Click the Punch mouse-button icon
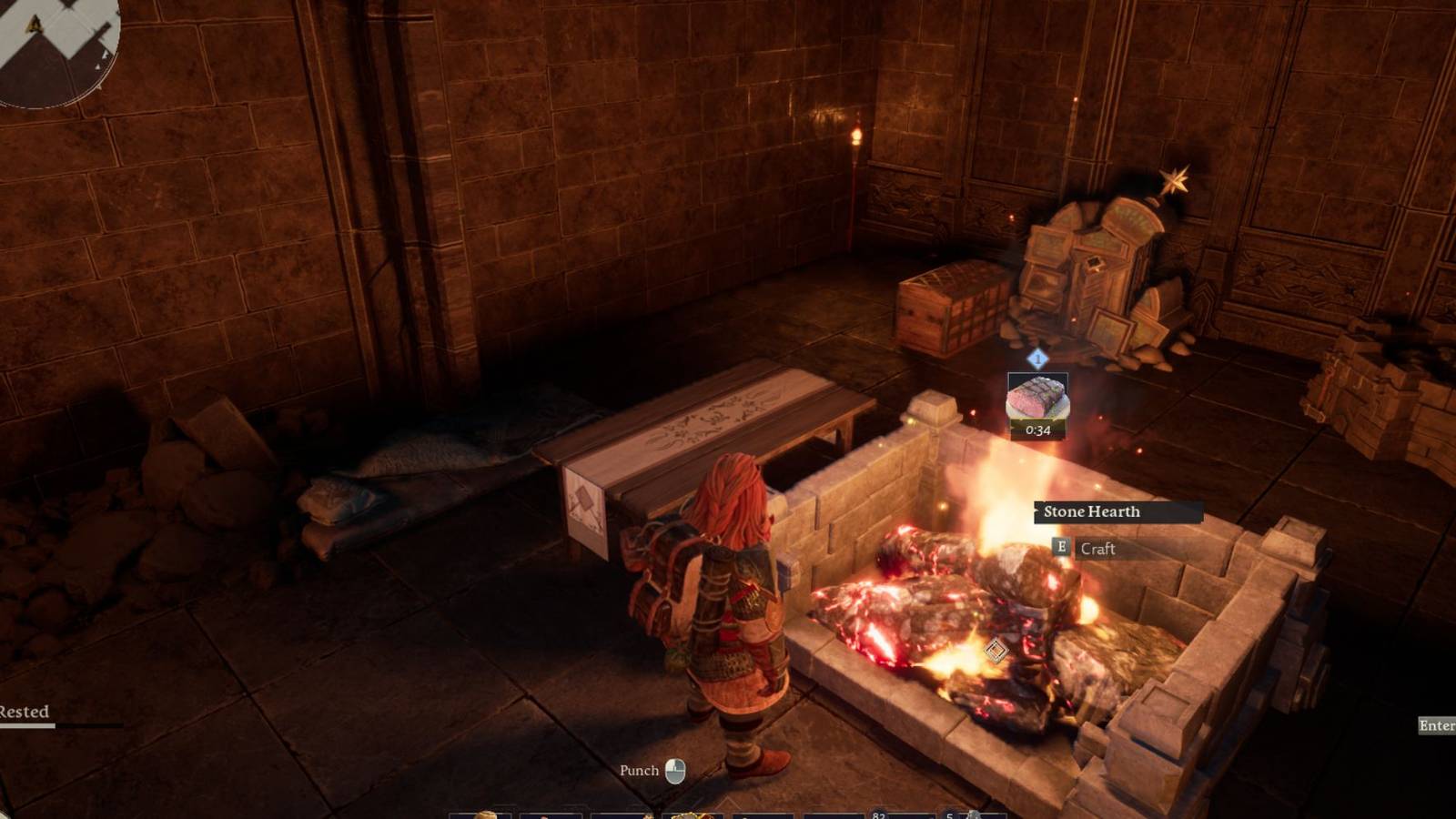The width and height of the screenshot is (1456, 819). (x=674, y=770)
